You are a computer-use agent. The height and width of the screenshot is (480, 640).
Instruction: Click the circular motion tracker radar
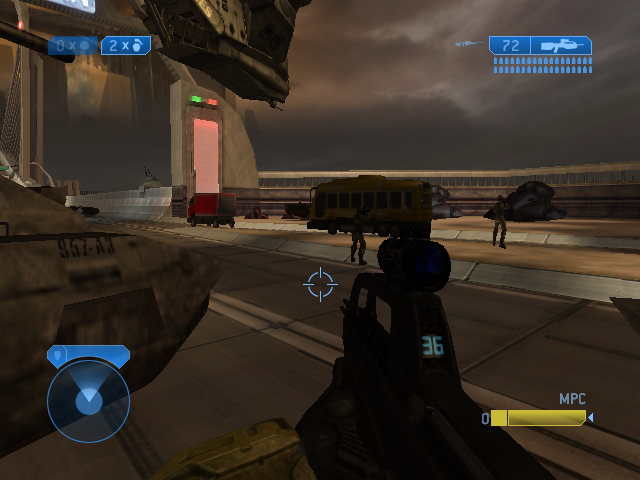pos(88,401)
